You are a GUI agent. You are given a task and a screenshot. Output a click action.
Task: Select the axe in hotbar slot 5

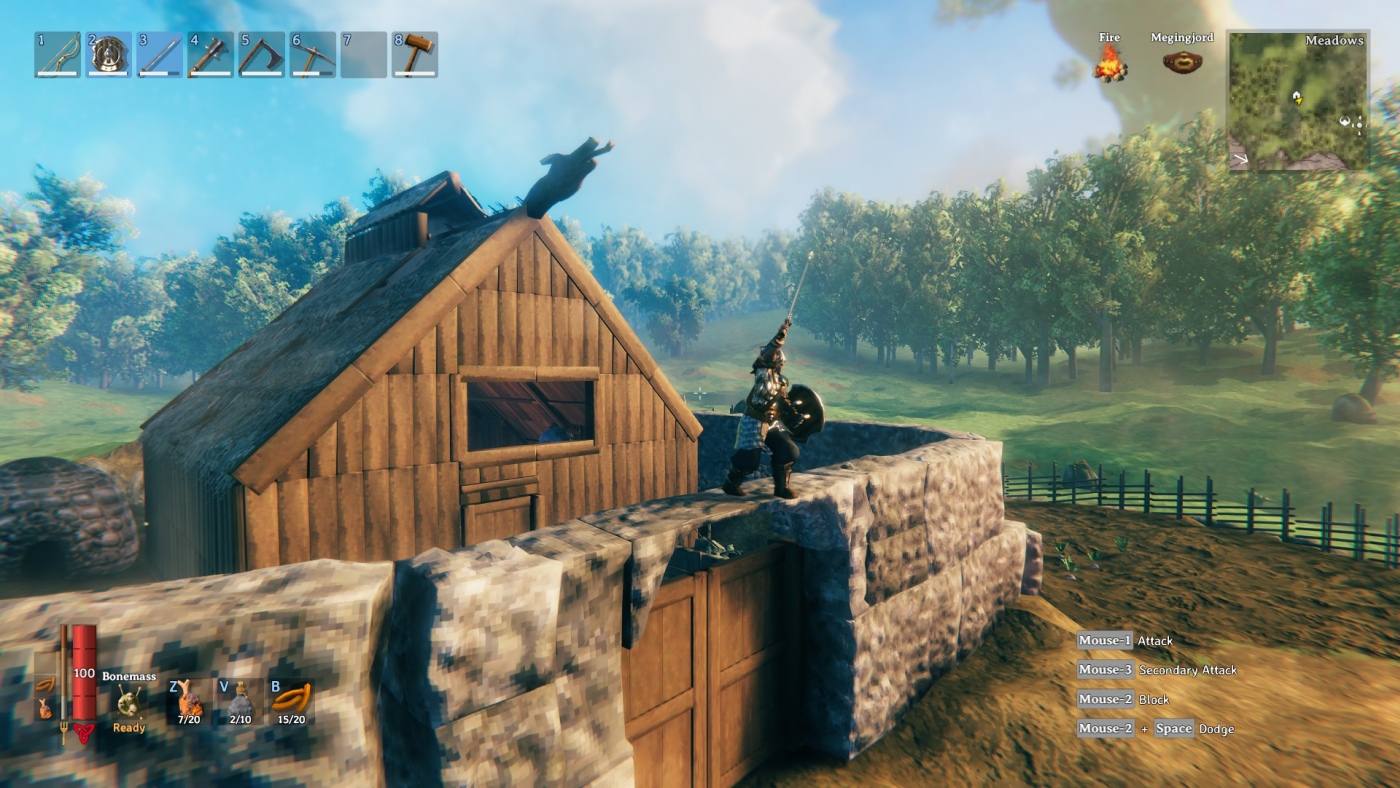pyautogui.click(x=261, y=55)
